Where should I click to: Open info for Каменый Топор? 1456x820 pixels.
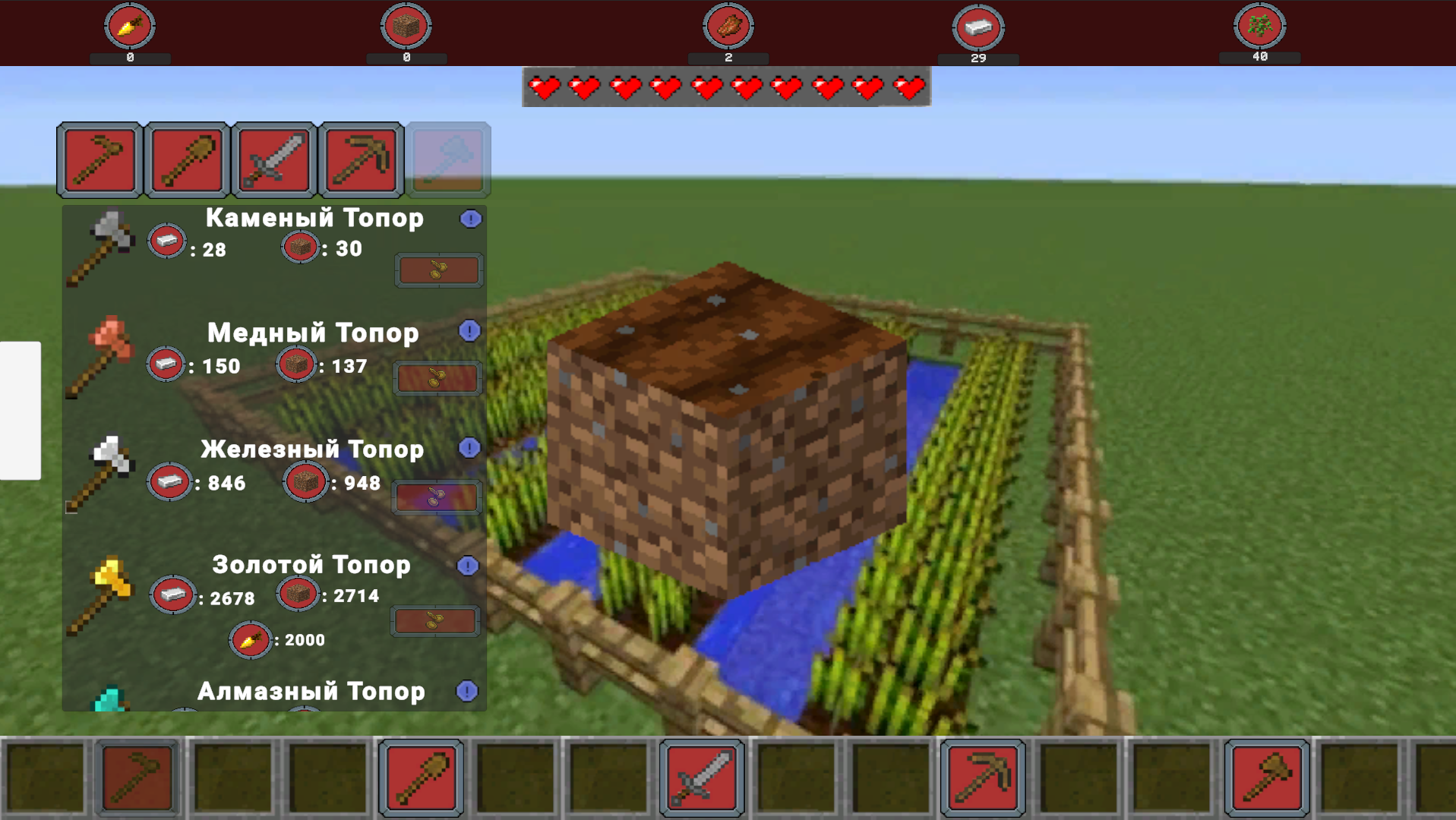pyautogui.click(x=469, y=218)
